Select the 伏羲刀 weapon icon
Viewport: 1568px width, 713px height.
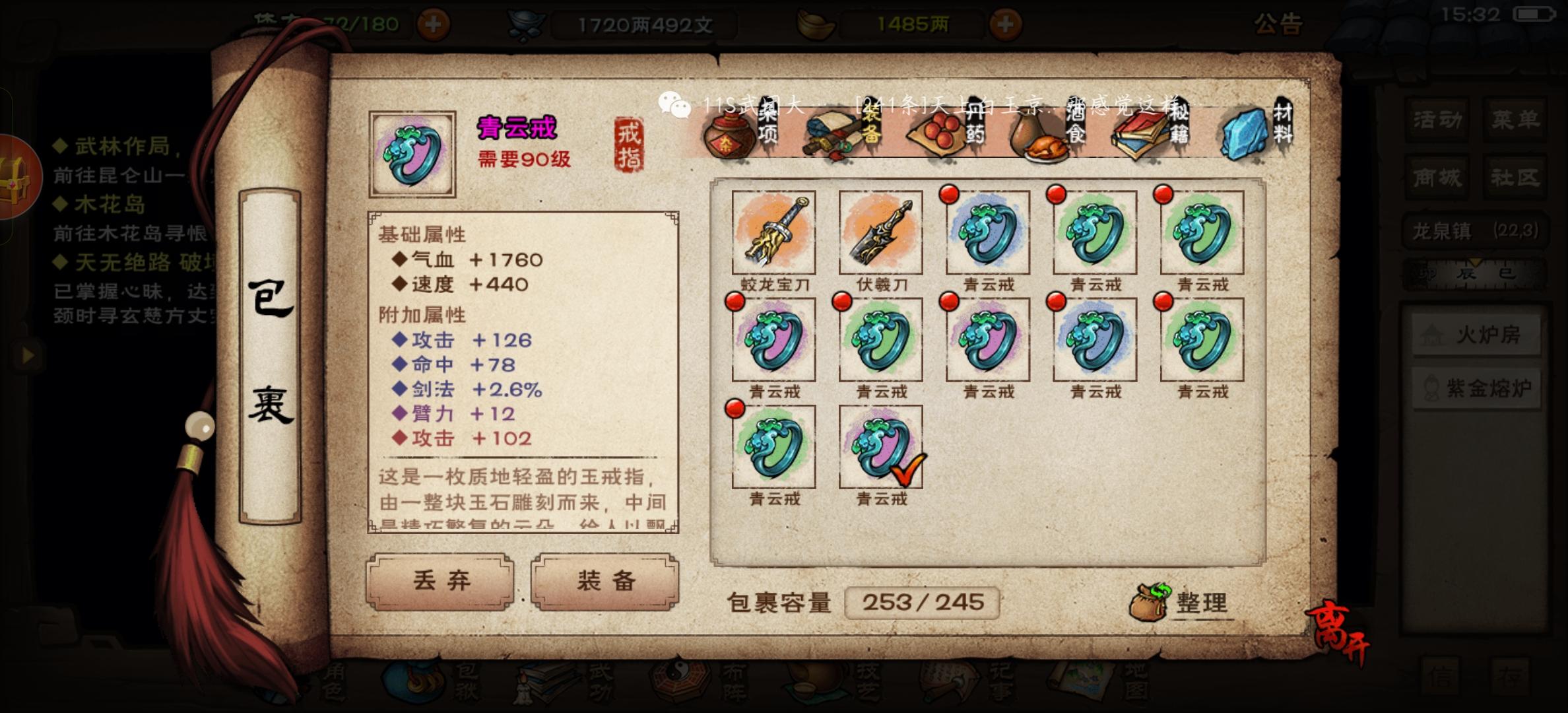tap(880, 232)
